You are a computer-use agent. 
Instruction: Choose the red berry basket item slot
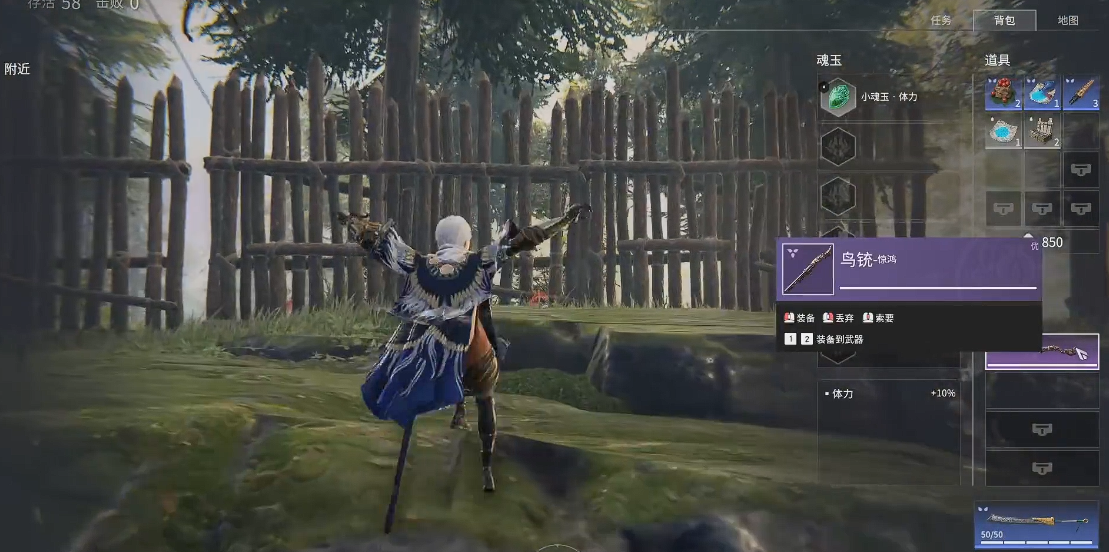[x=1002, y=92]
